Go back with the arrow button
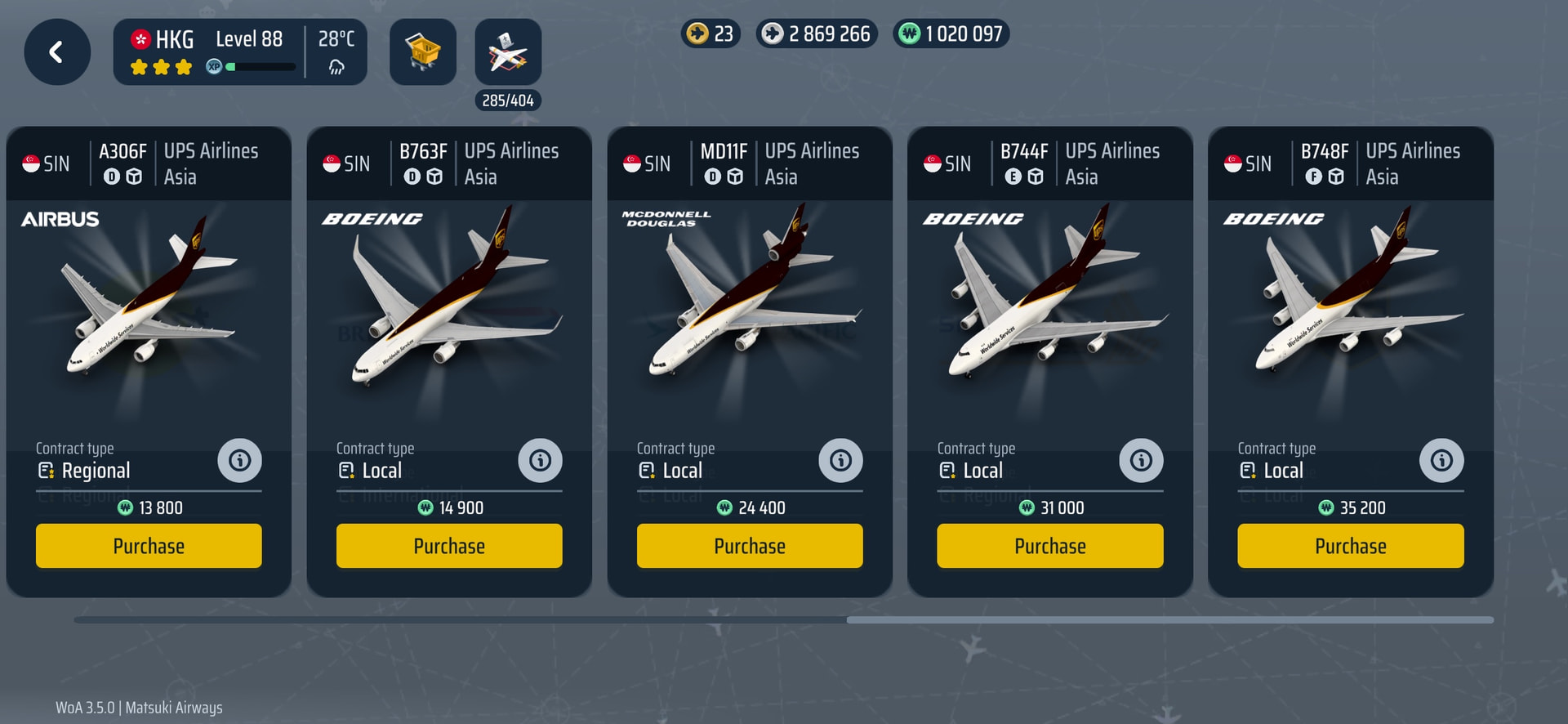 tap(56, 52)
